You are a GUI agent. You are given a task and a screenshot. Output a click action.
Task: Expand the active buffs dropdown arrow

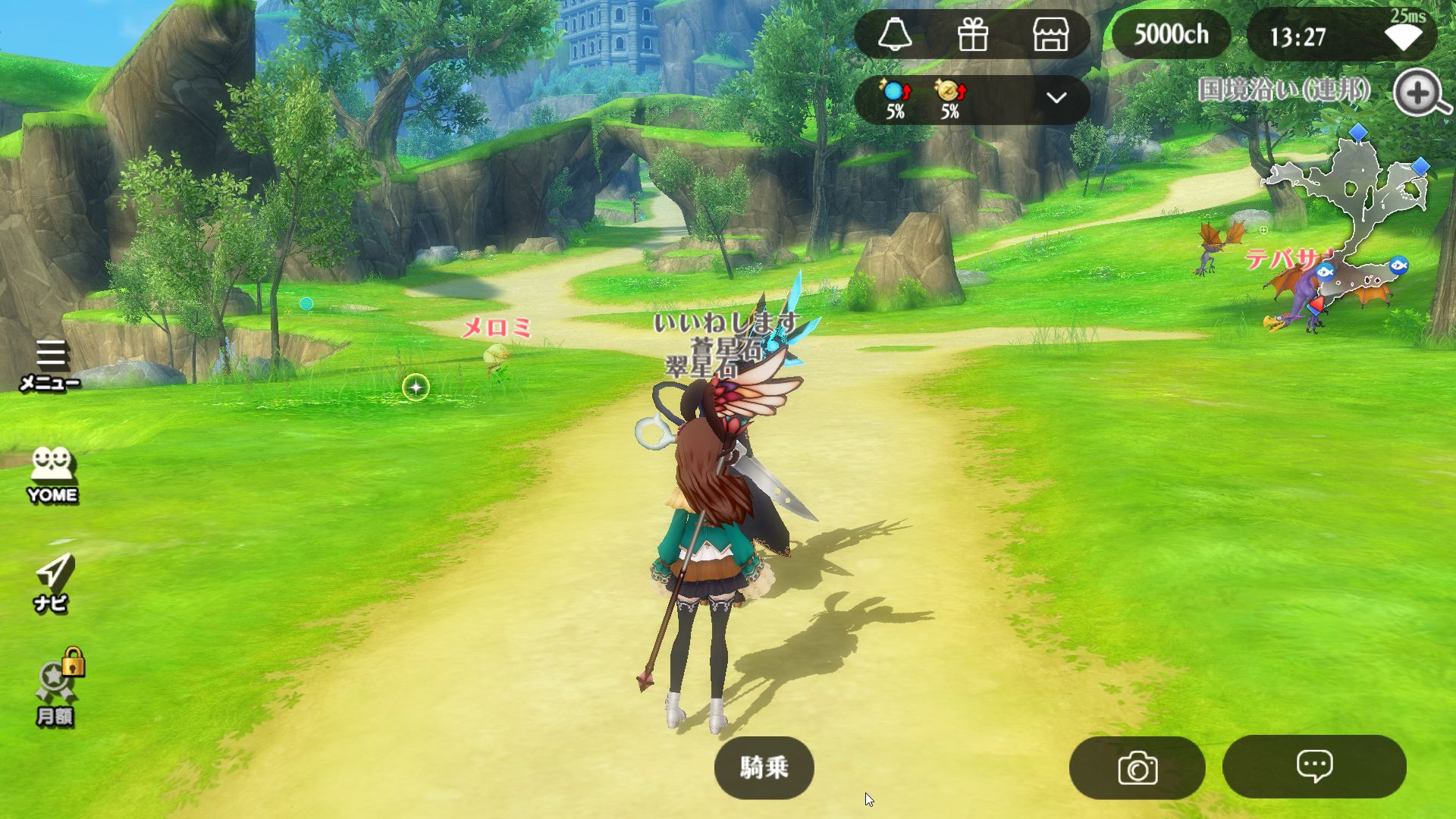click(1056, 98)
